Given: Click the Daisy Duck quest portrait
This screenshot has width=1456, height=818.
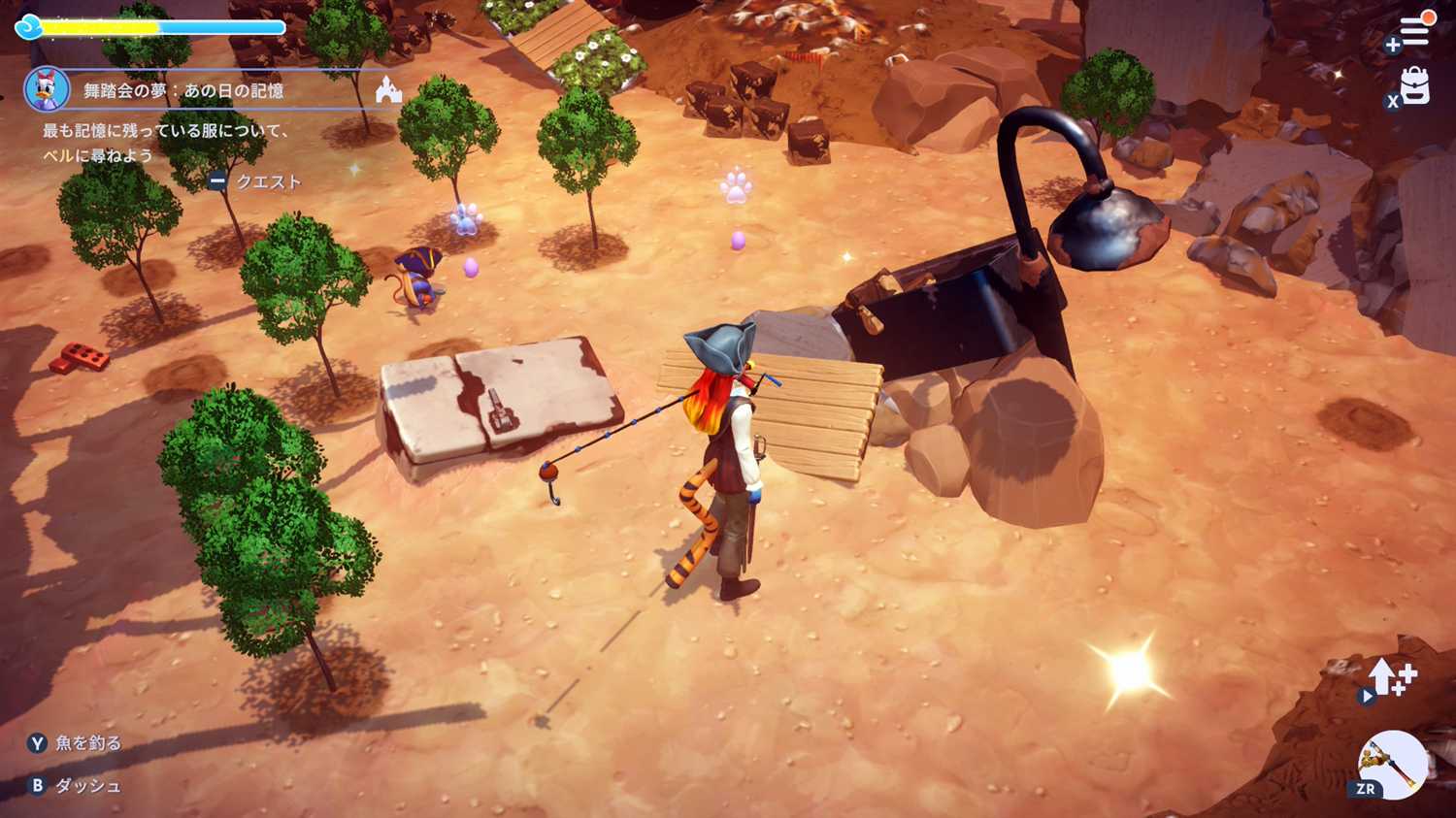Looking at the screenshot, I should (x=46, y=89).
